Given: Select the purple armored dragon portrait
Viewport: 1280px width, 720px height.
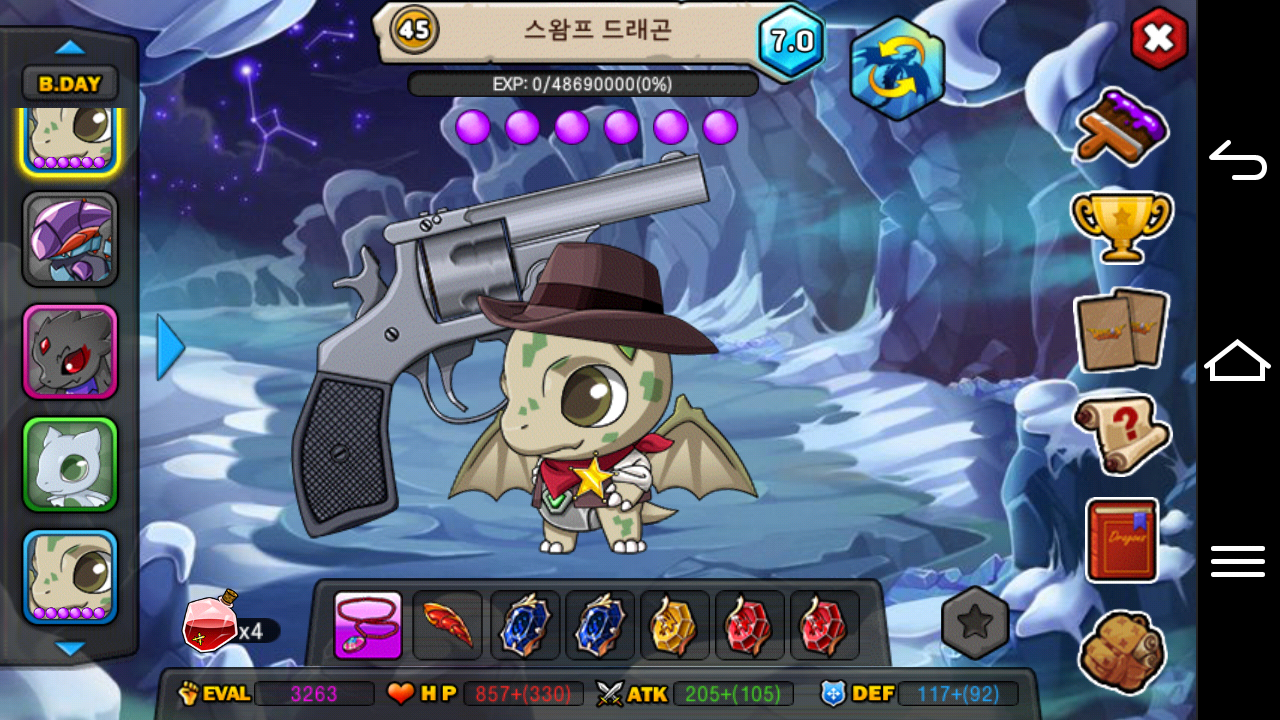Looking at the screenshot, I should [70, 240].
